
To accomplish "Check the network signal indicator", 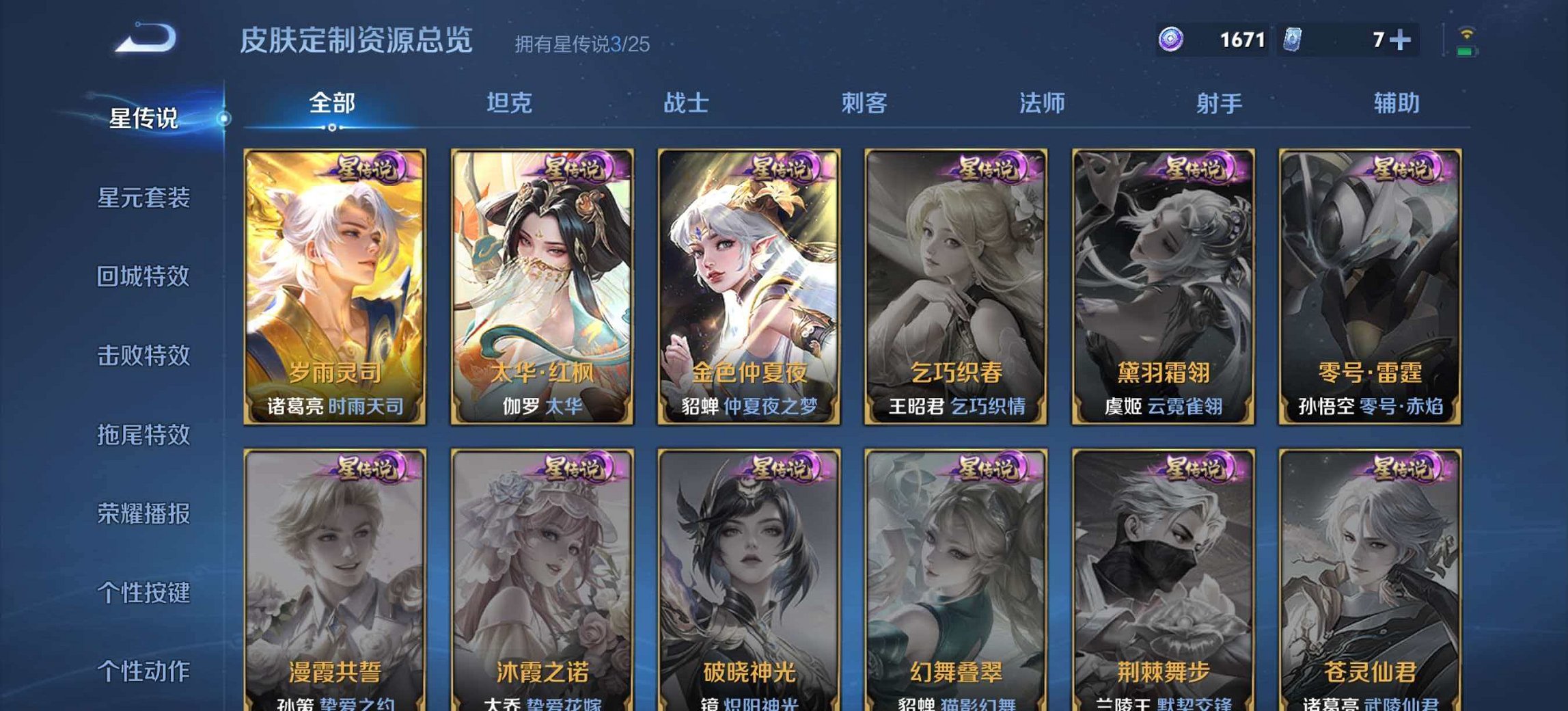I will (1466, 33).
